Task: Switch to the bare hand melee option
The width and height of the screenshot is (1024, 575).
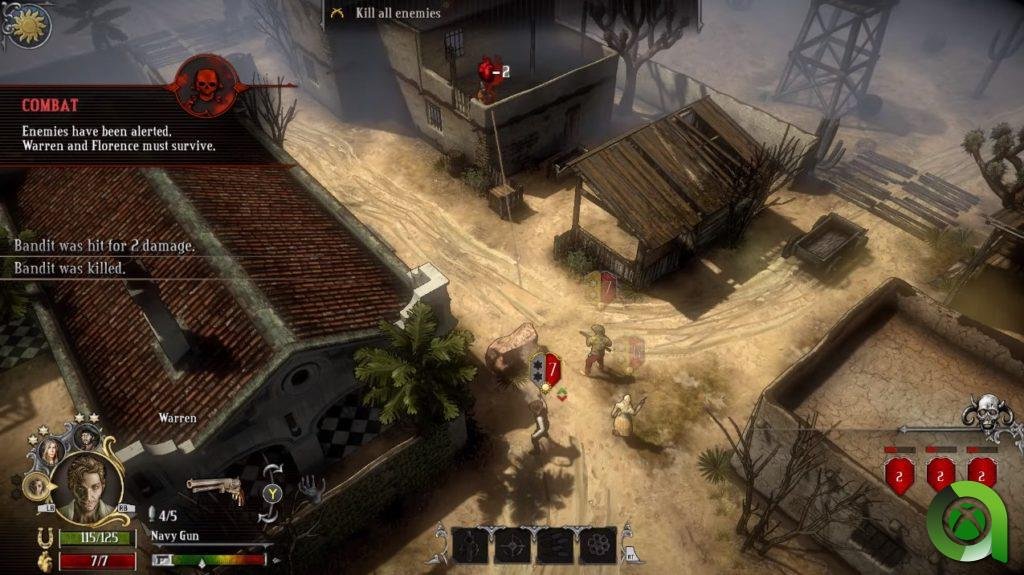Action: click(x=310, y=488)
